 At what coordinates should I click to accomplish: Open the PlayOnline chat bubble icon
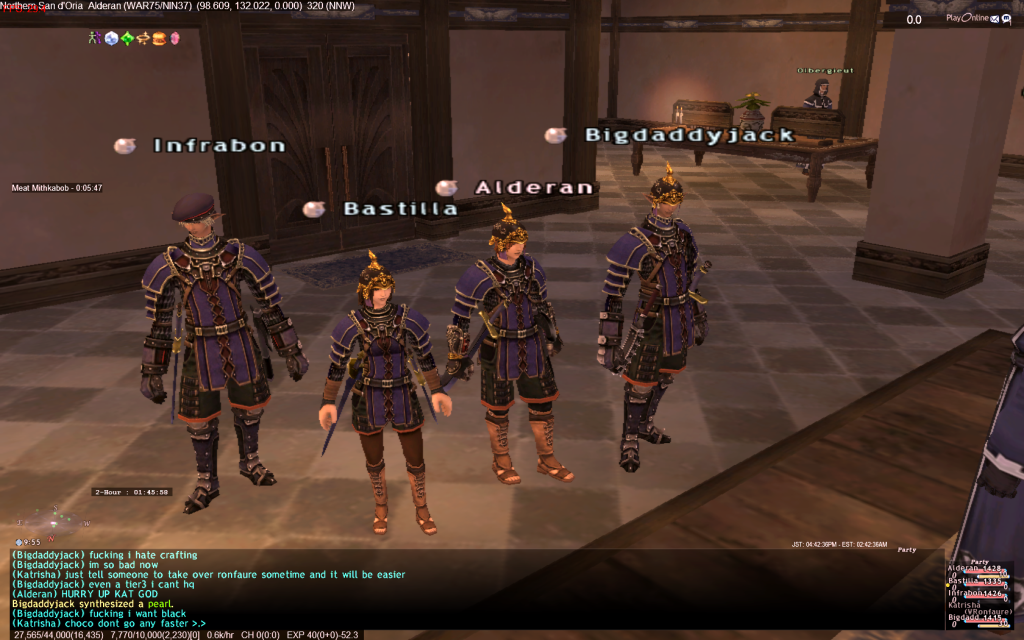1006,19
